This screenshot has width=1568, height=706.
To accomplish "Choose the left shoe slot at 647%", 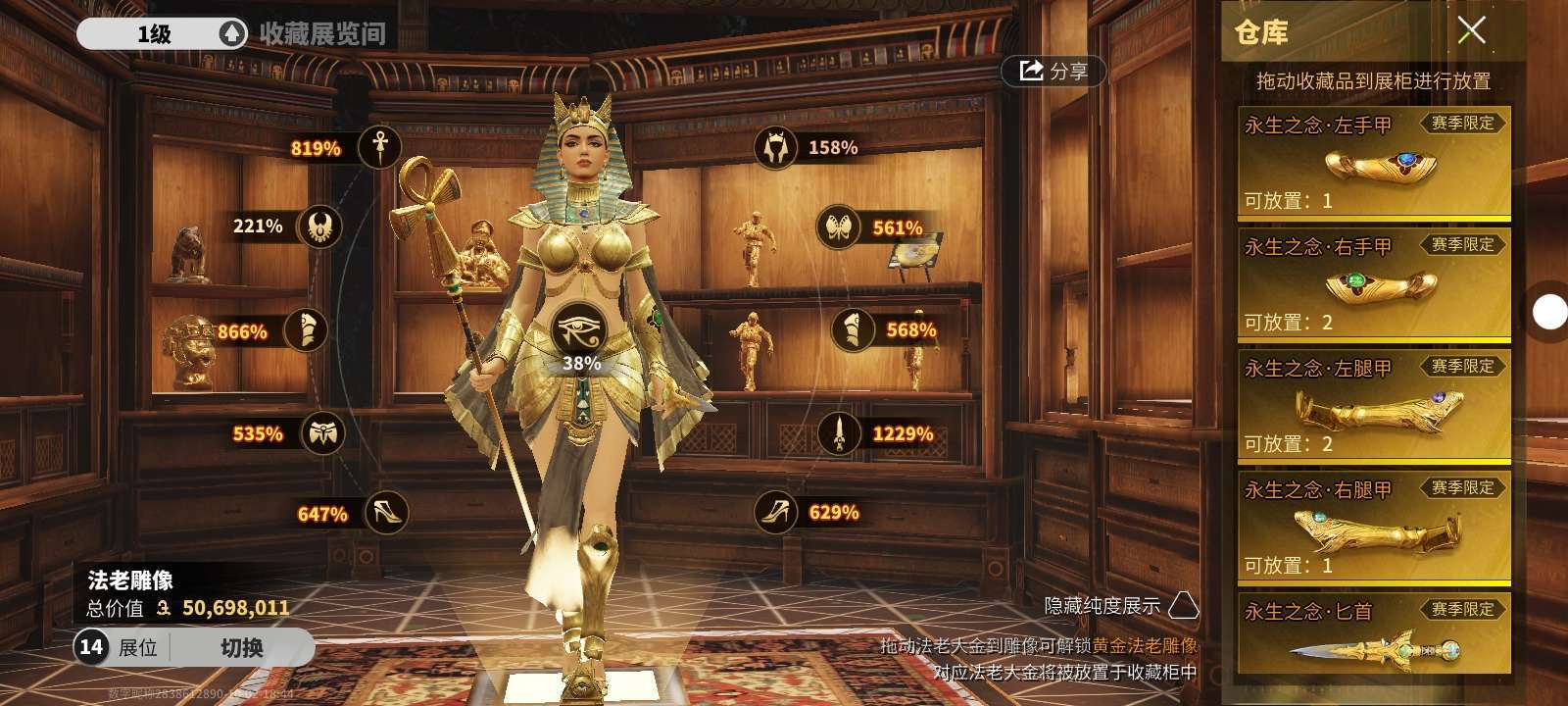I will tap(385, 512).
